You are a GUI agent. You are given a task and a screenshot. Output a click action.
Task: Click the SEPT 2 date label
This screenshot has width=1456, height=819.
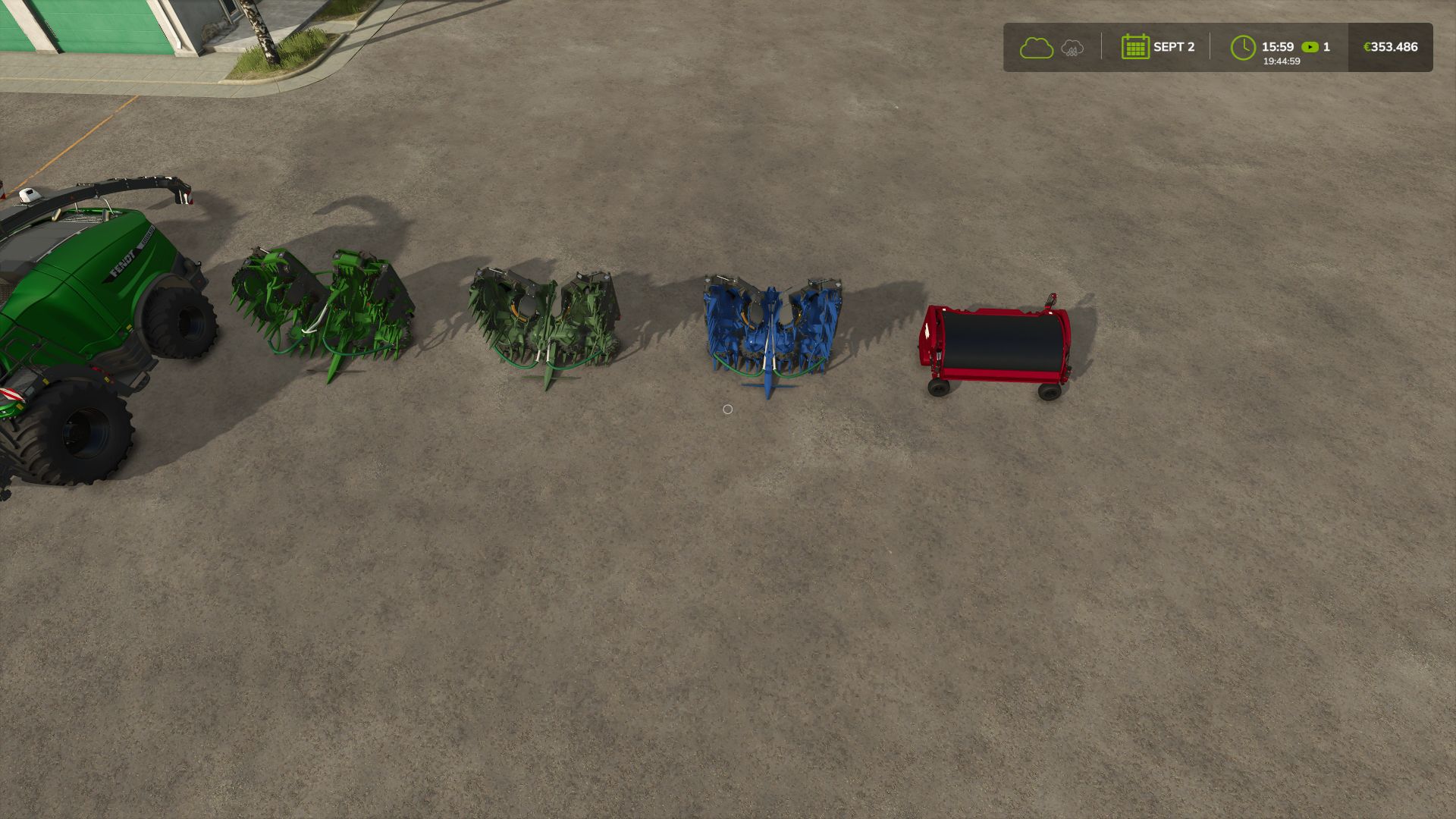point(1173,46)
